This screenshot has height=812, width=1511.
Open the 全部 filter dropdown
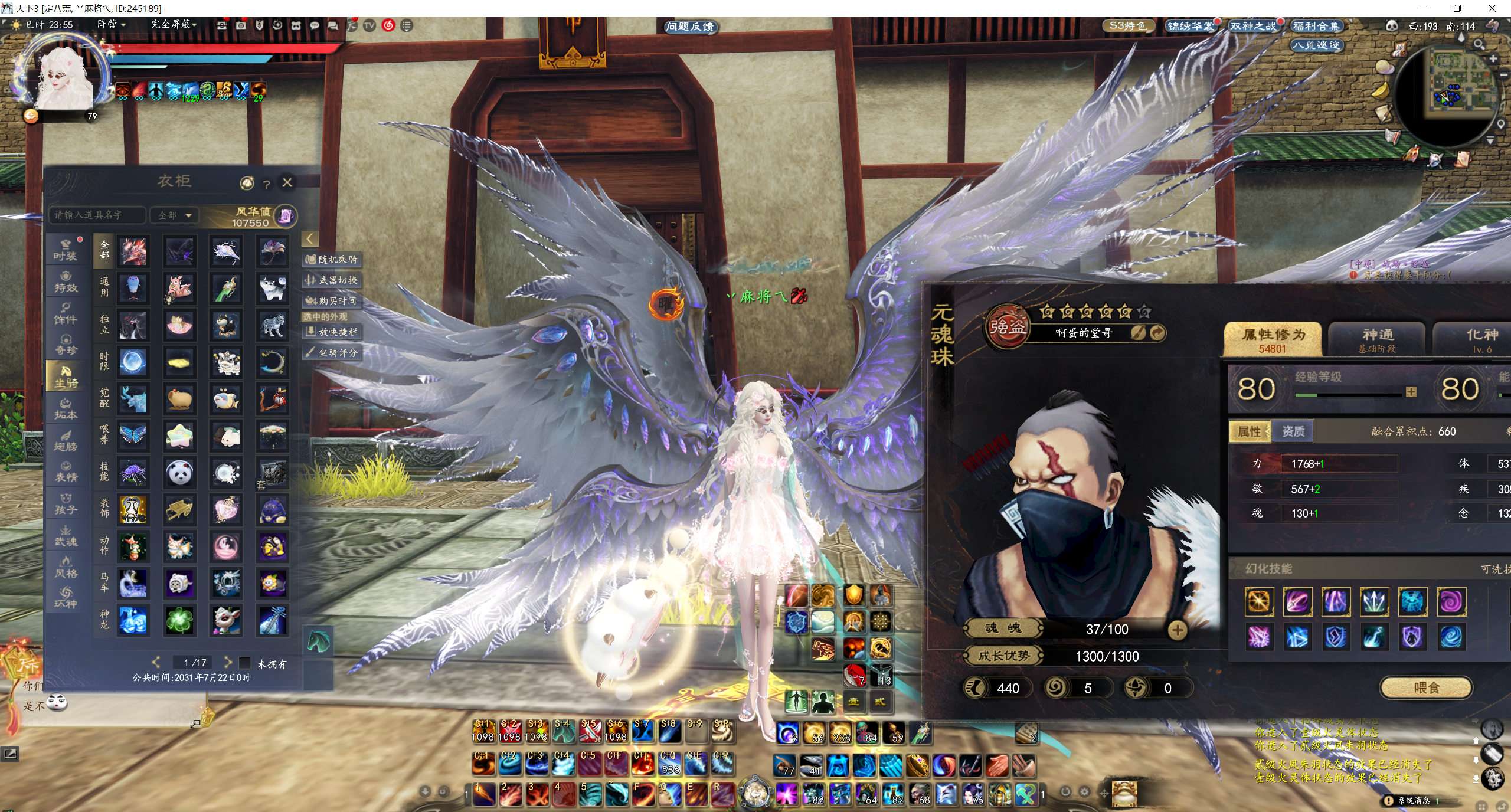(x=175, y=215)
